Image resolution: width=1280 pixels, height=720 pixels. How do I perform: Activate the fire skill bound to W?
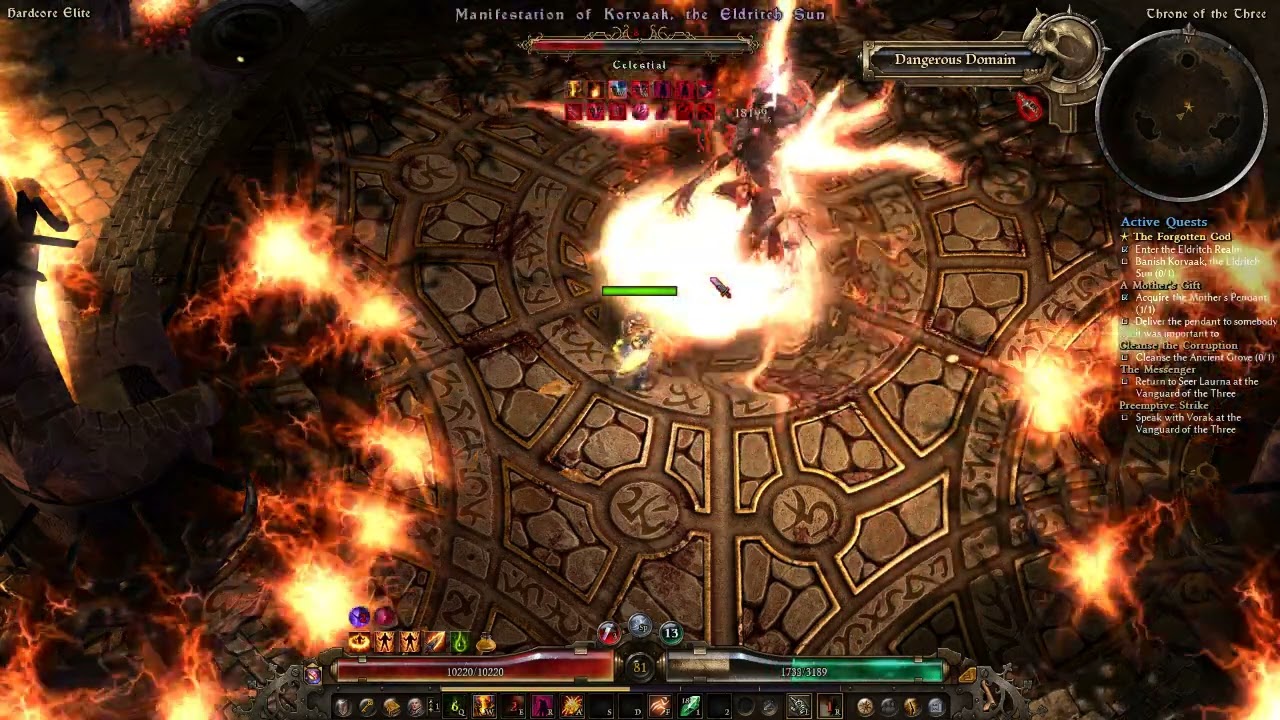point(485,707)
